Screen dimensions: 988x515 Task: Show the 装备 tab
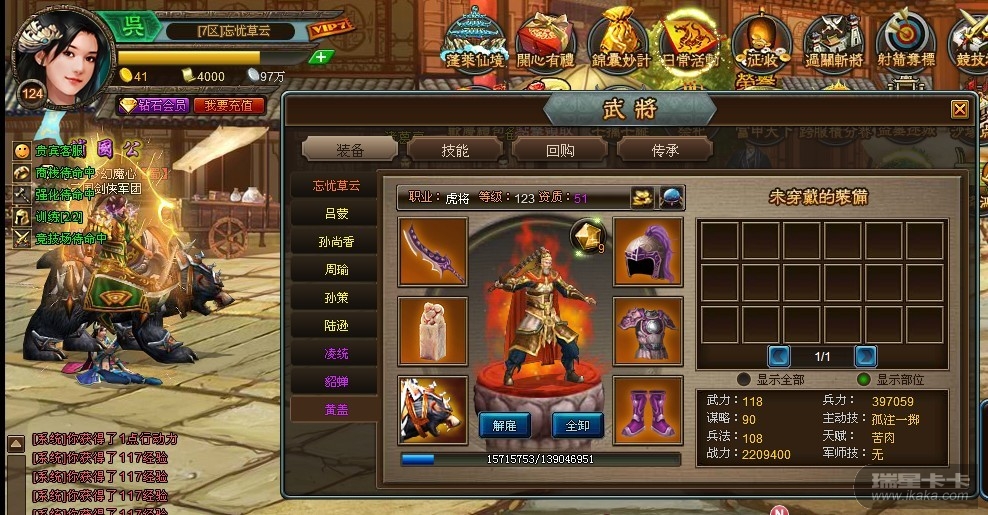(350, 150)
